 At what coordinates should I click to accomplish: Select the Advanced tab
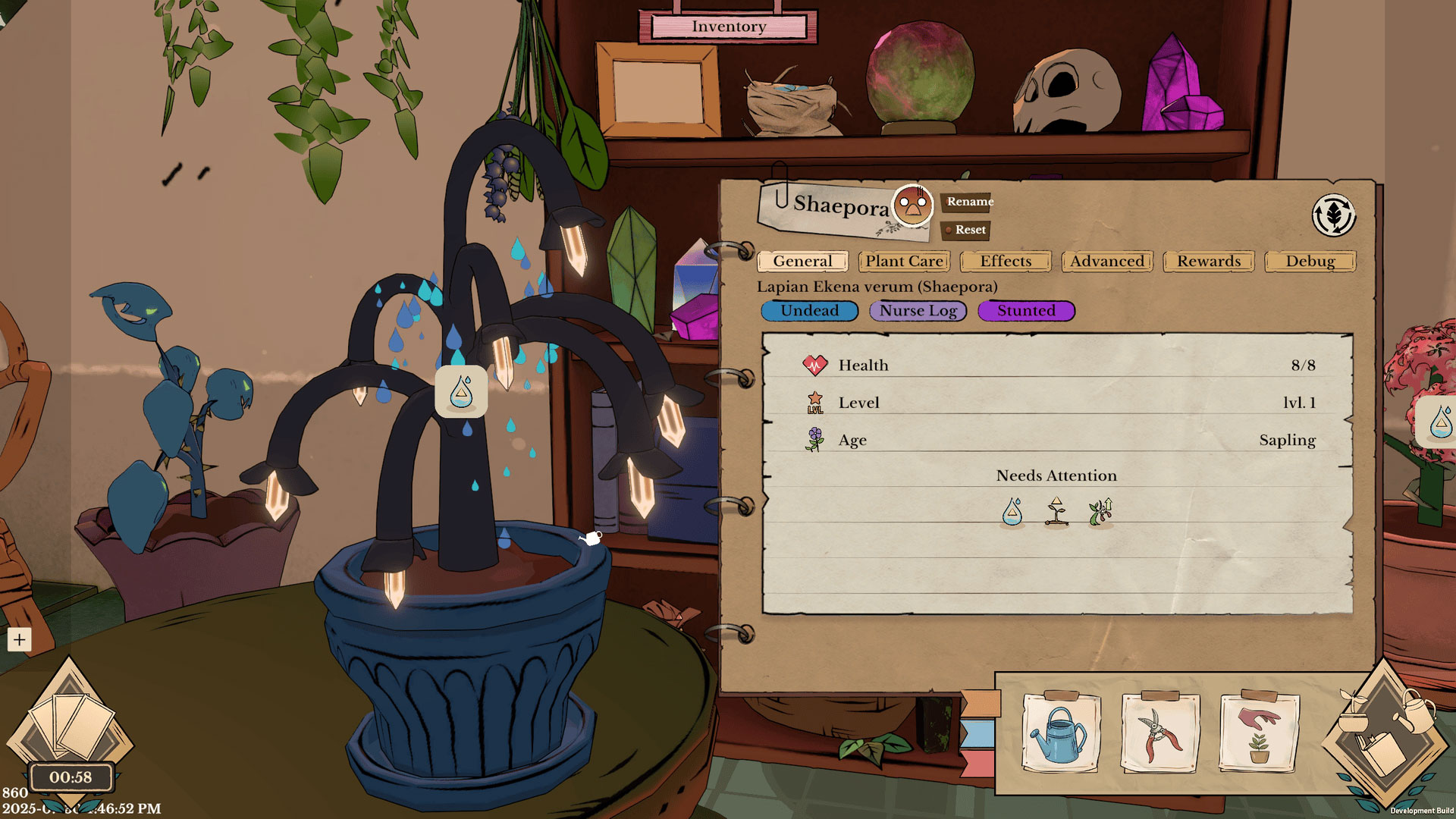(x=1107, y=262)
